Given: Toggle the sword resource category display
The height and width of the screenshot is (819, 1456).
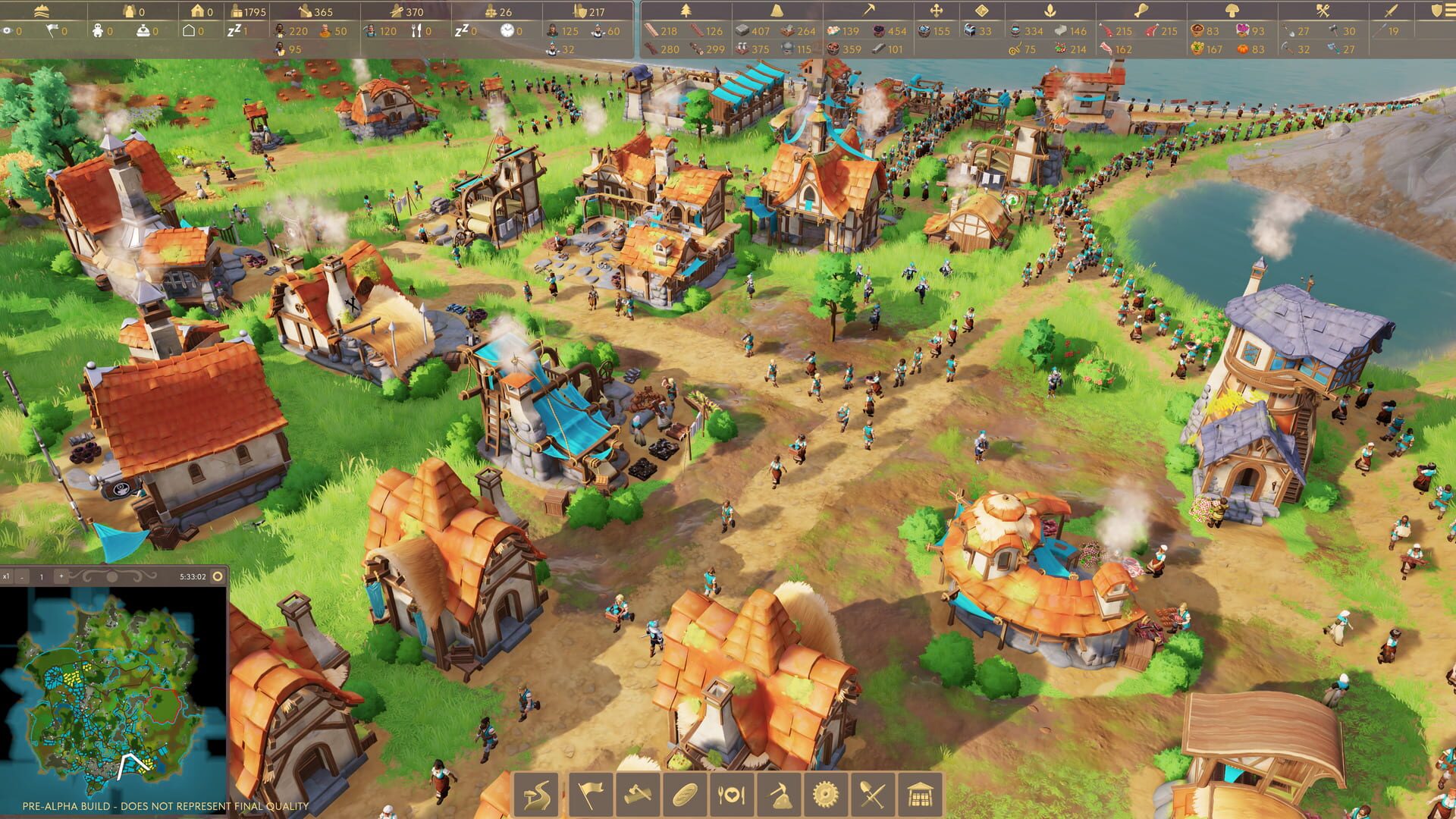Looking at the screenshot, I should tap(1391, 11).
